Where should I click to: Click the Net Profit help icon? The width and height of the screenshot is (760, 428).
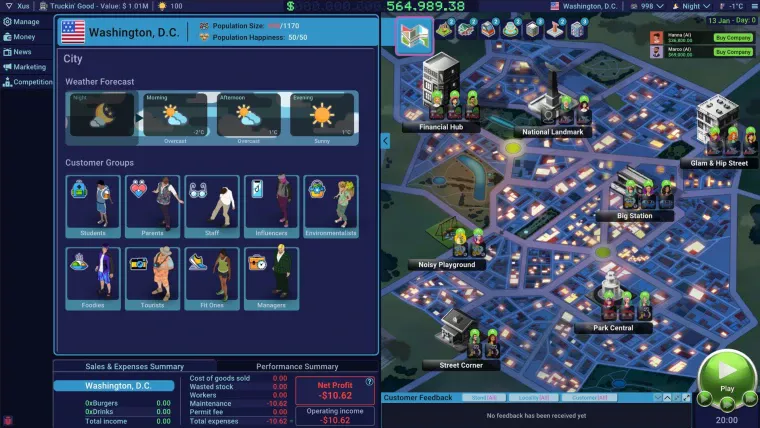[x=370, y=381]
